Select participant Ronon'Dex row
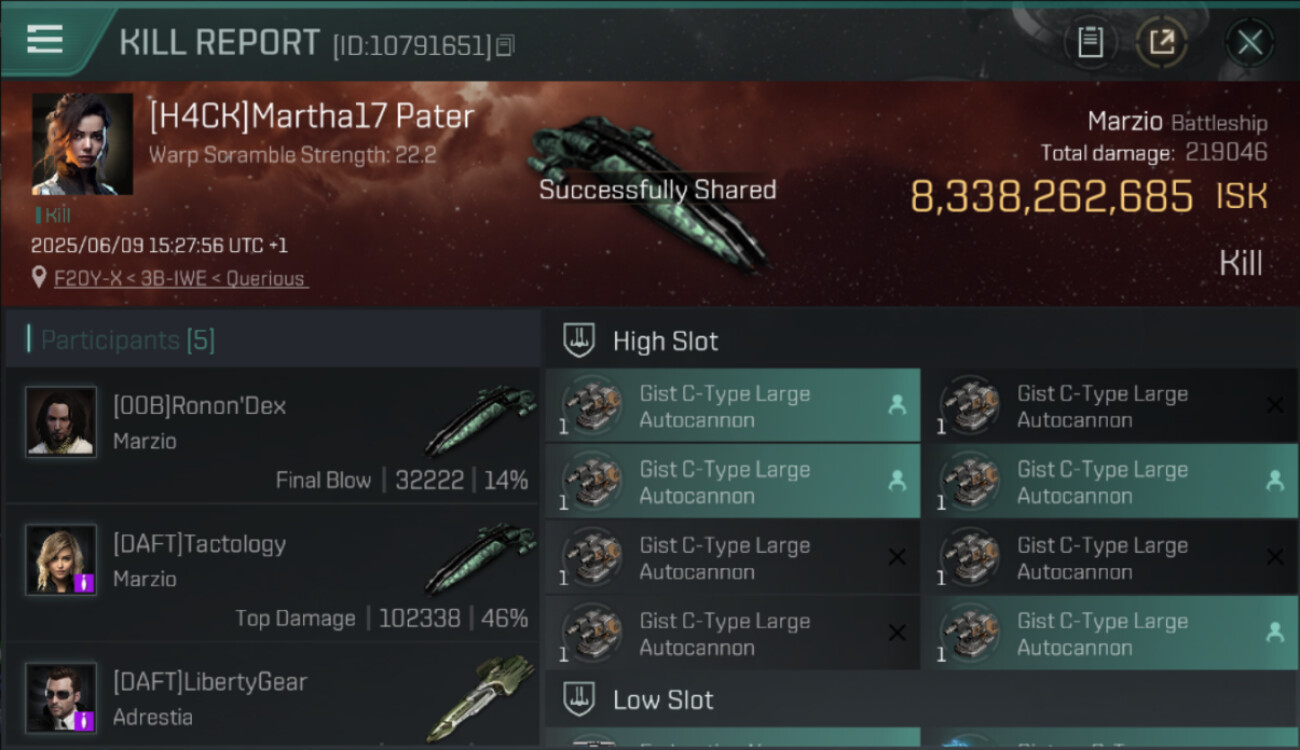Viewport: 1300px width, 750px height. click(272, 436)
